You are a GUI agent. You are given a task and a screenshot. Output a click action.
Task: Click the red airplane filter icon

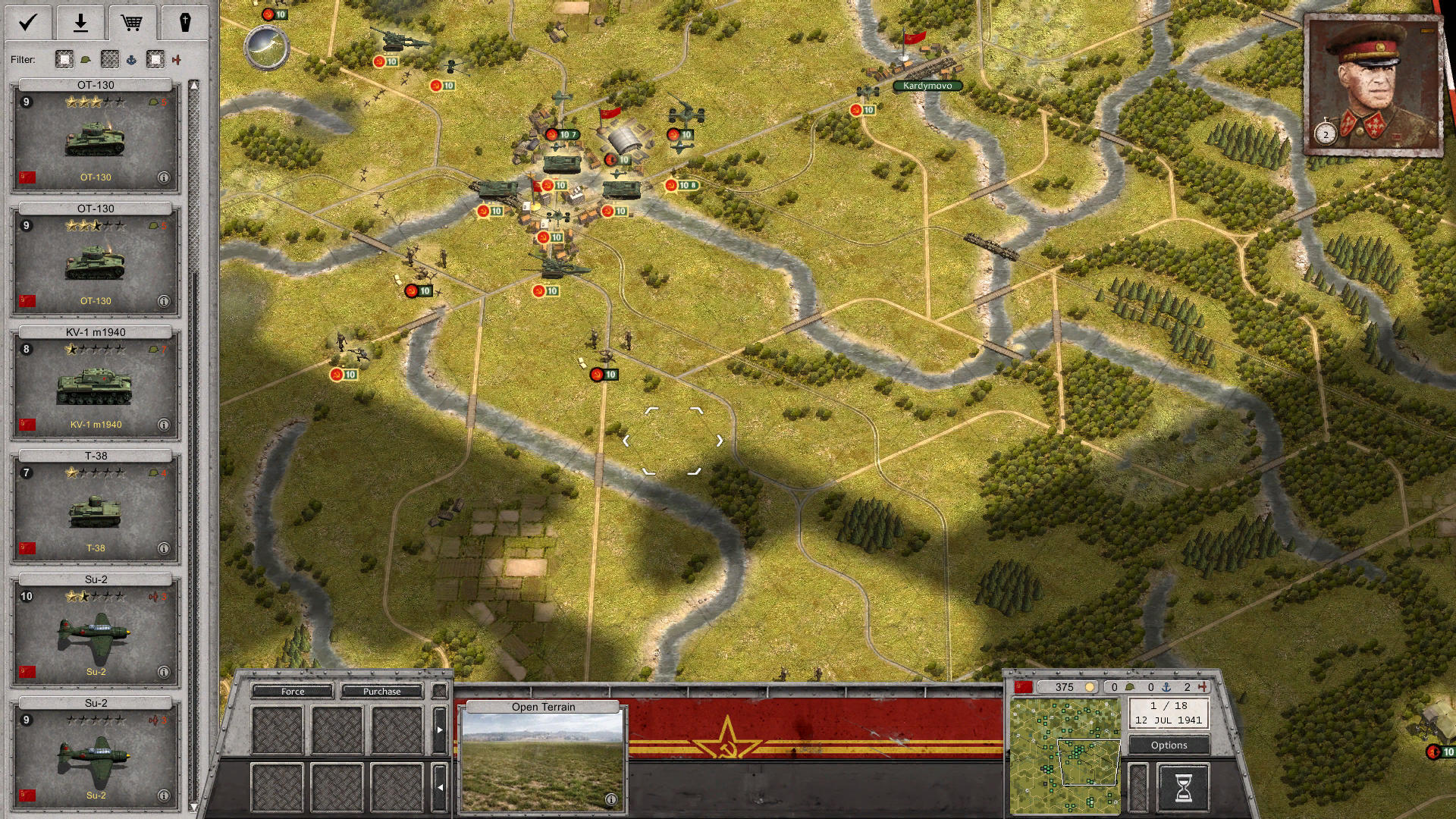177,59
